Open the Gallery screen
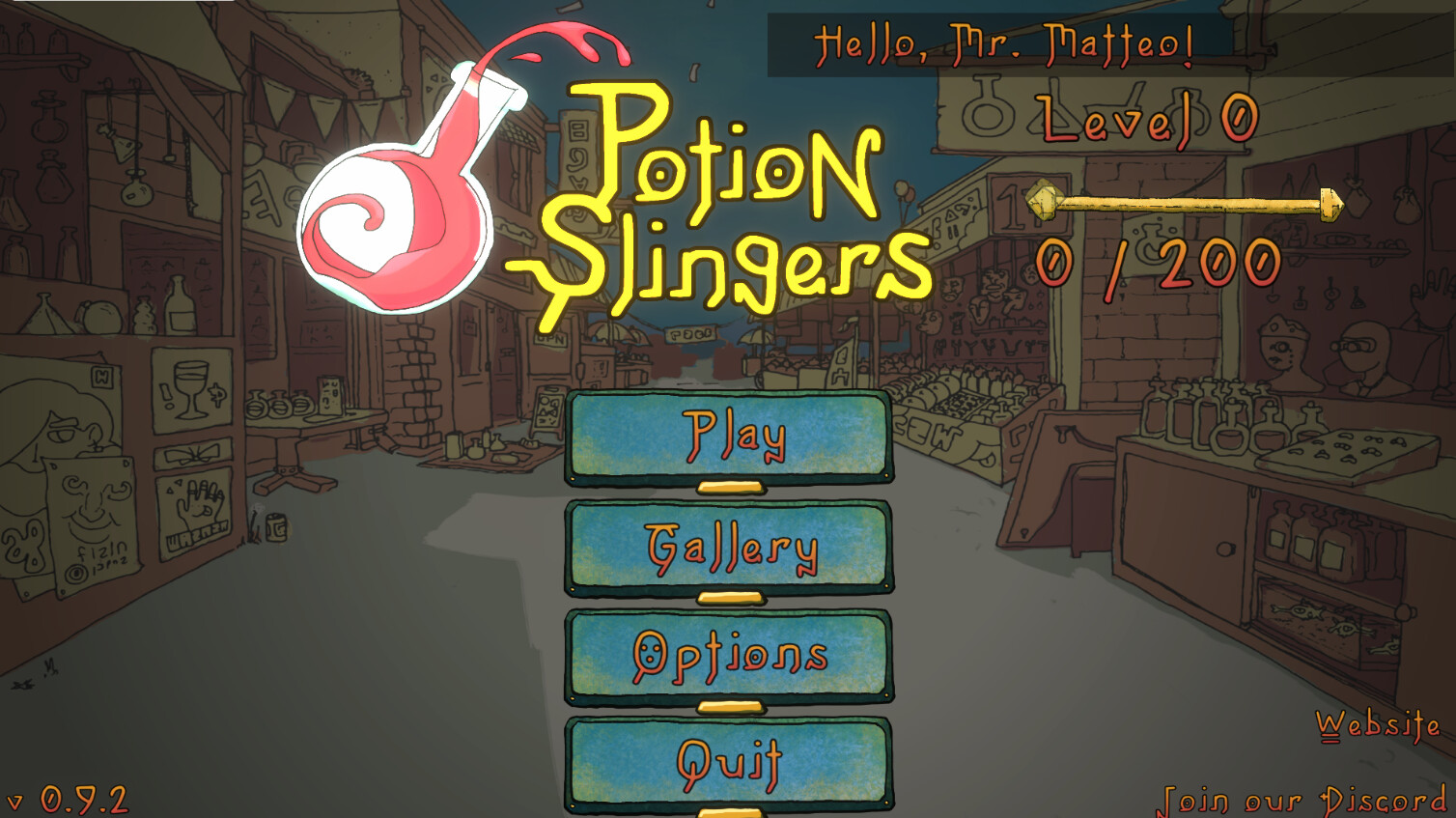The height and width of the screenshot is (818, 1456). (x=729, y=546)
